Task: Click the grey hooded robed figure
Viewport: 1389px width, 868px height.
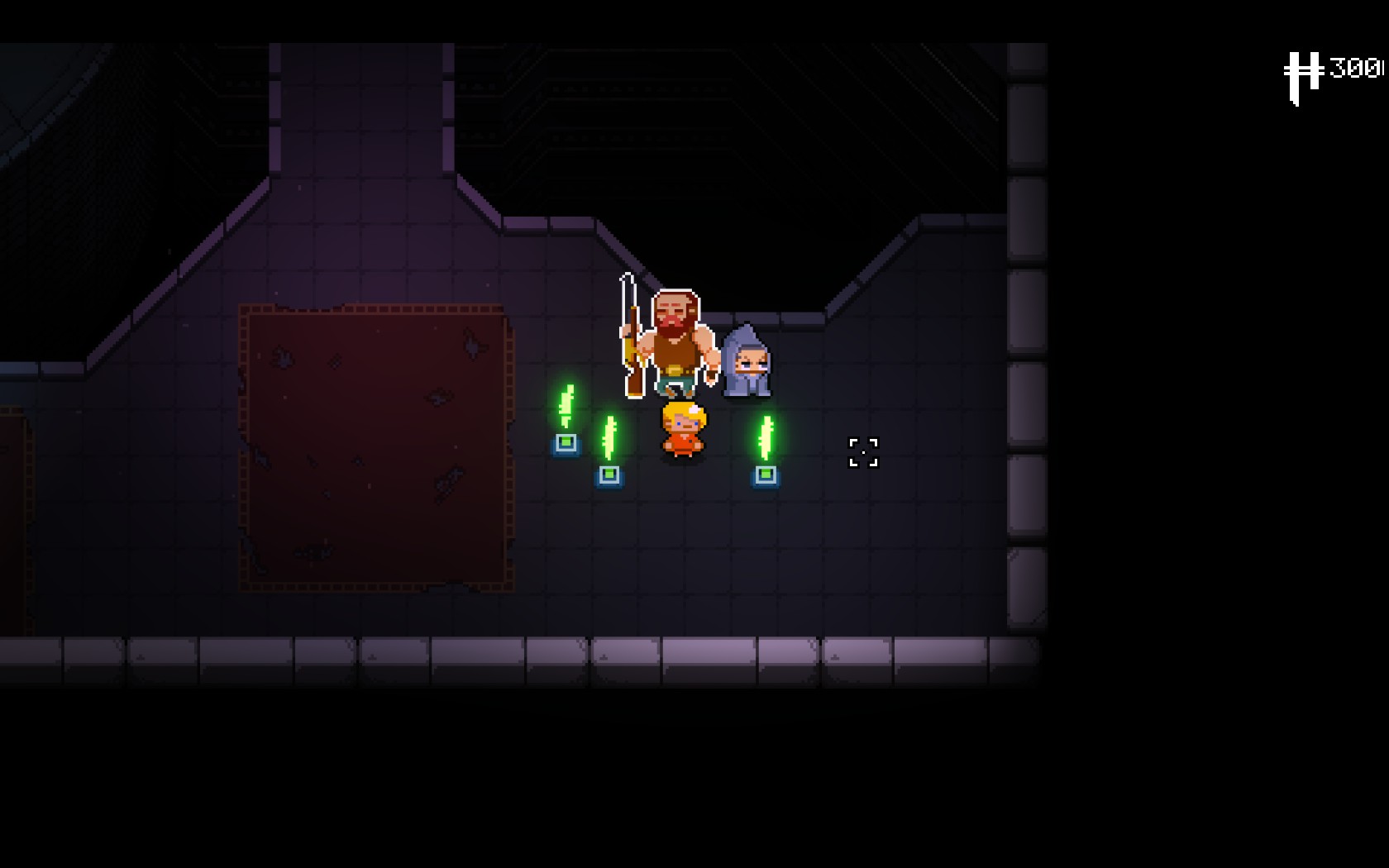Action: [x=747, y=364]
